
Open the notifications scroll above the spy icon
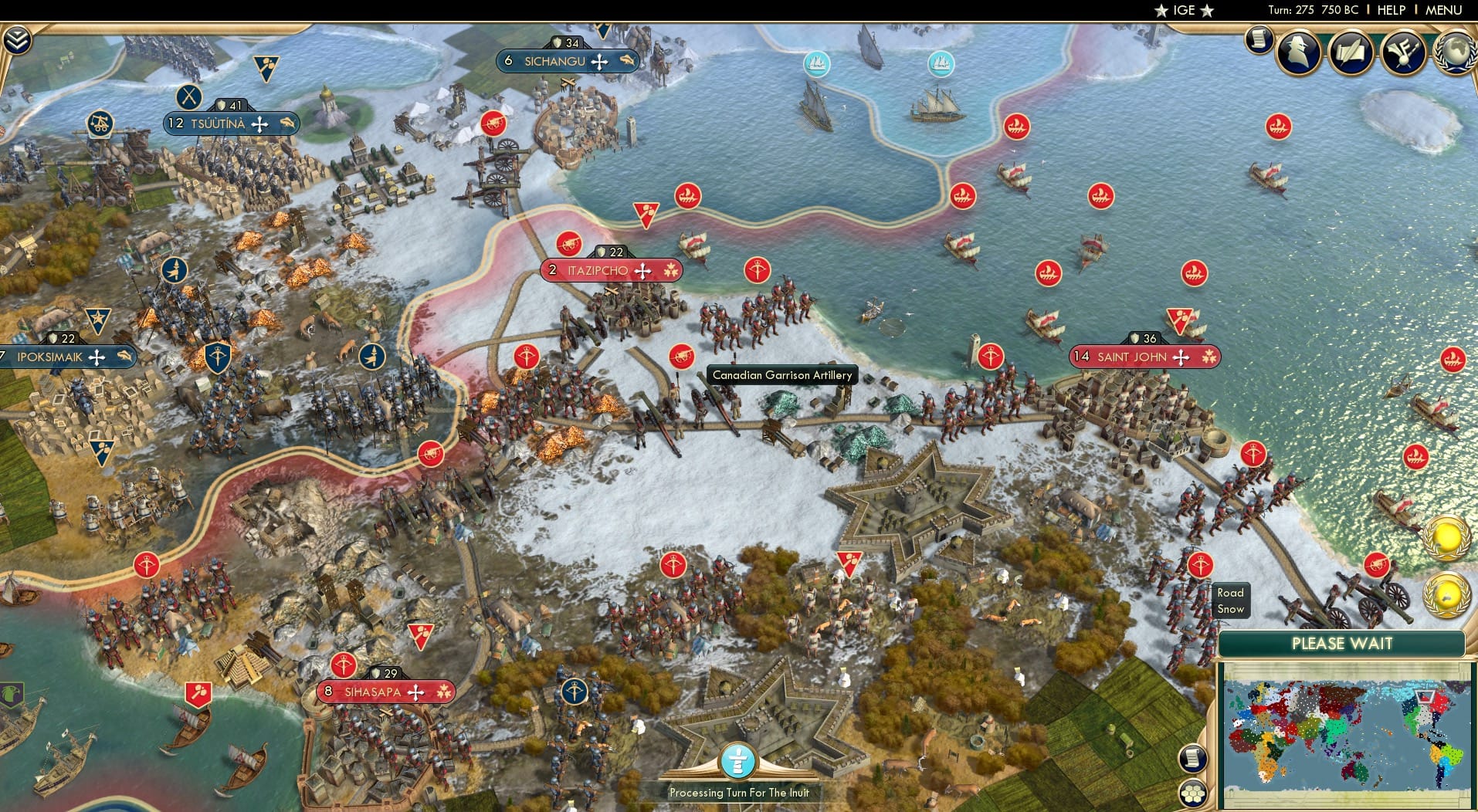click(1259, 40)
